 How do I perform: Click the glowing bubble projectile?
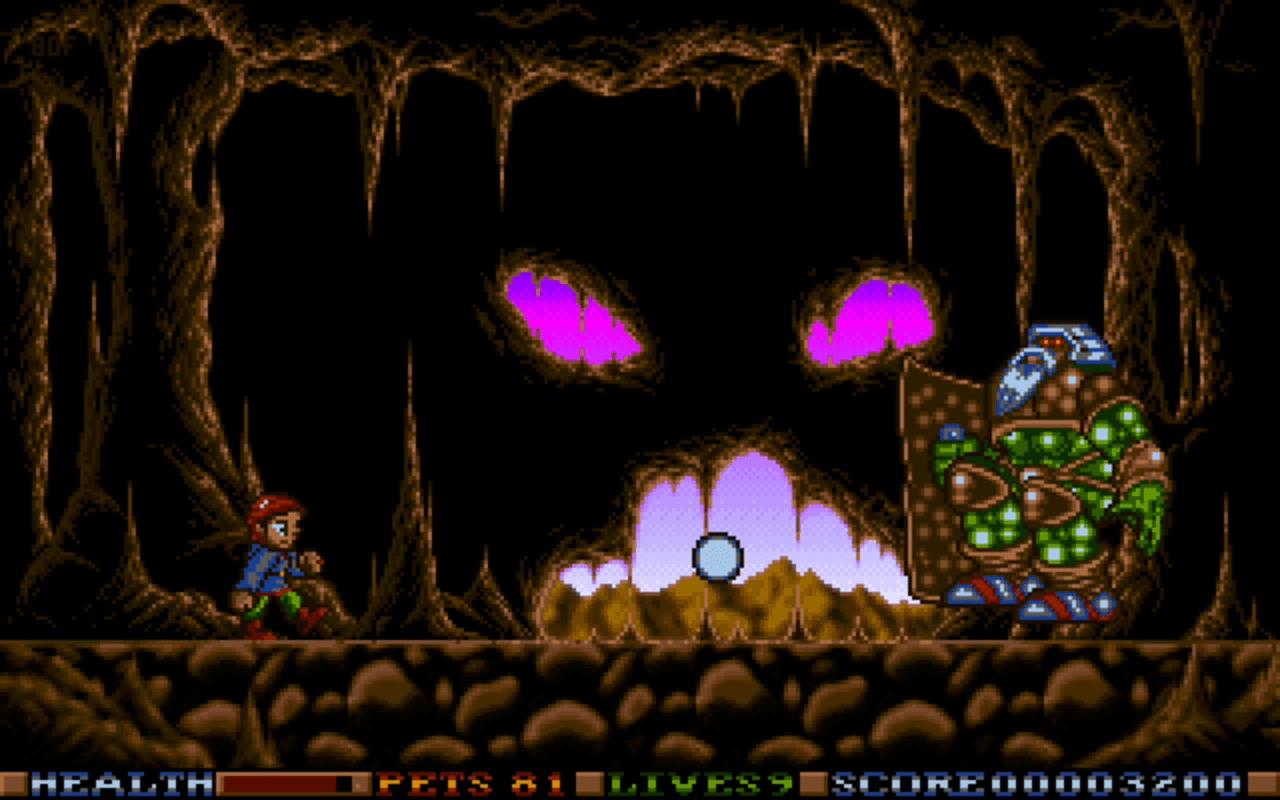point(719,558)
